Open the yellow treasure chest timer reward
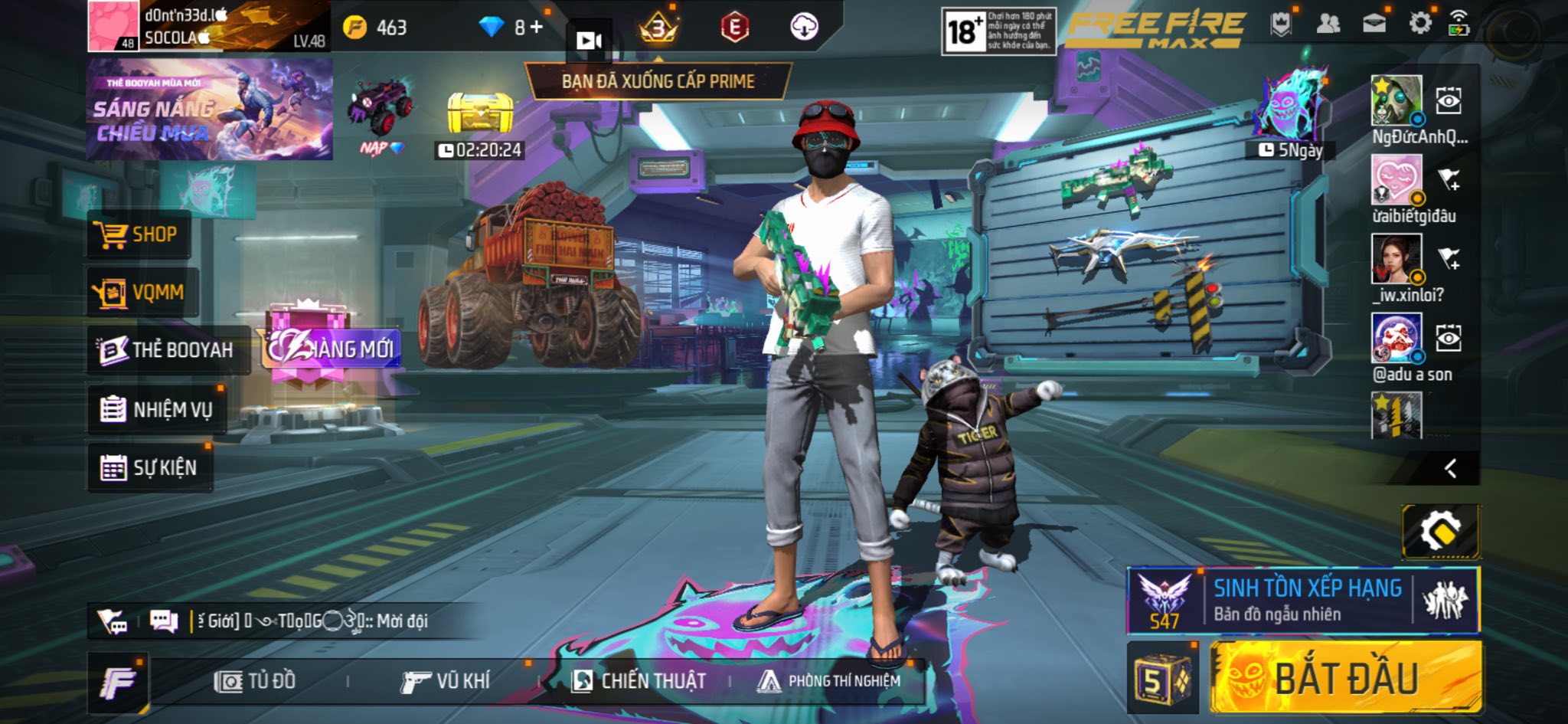Screen dimensions: 1568x724 (479, 115)
